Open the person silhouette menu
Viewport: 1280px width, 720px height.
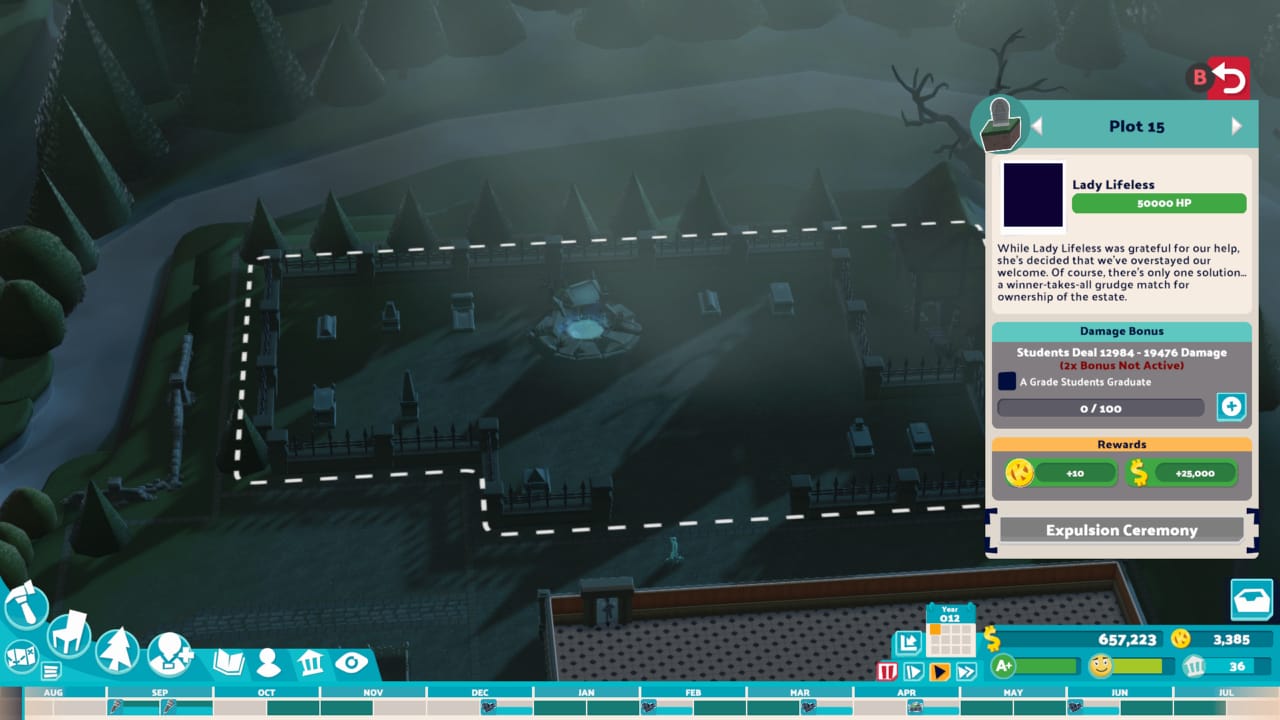click(x=268, y=662)
